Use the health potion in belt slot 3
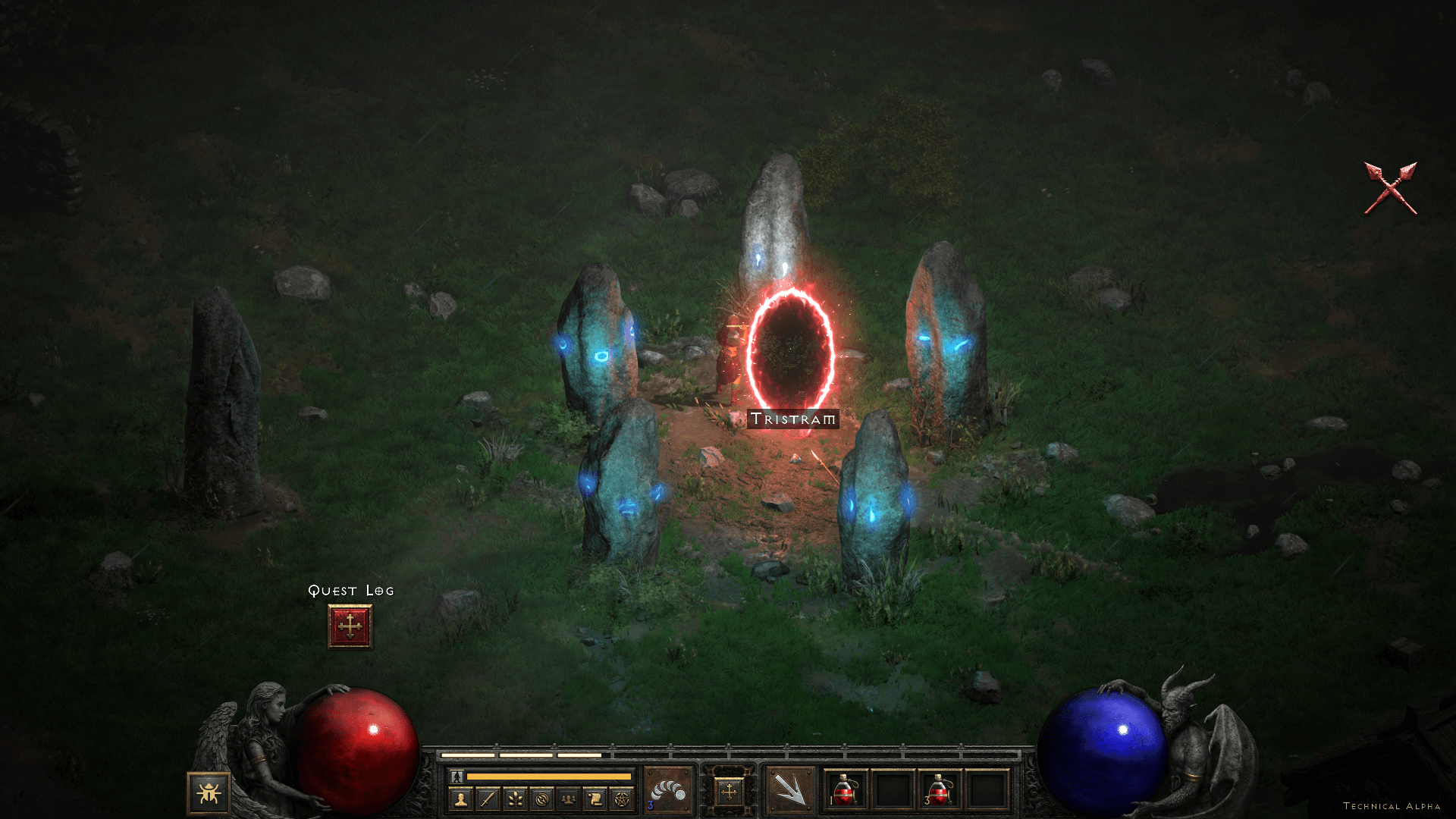 (939, 790)
